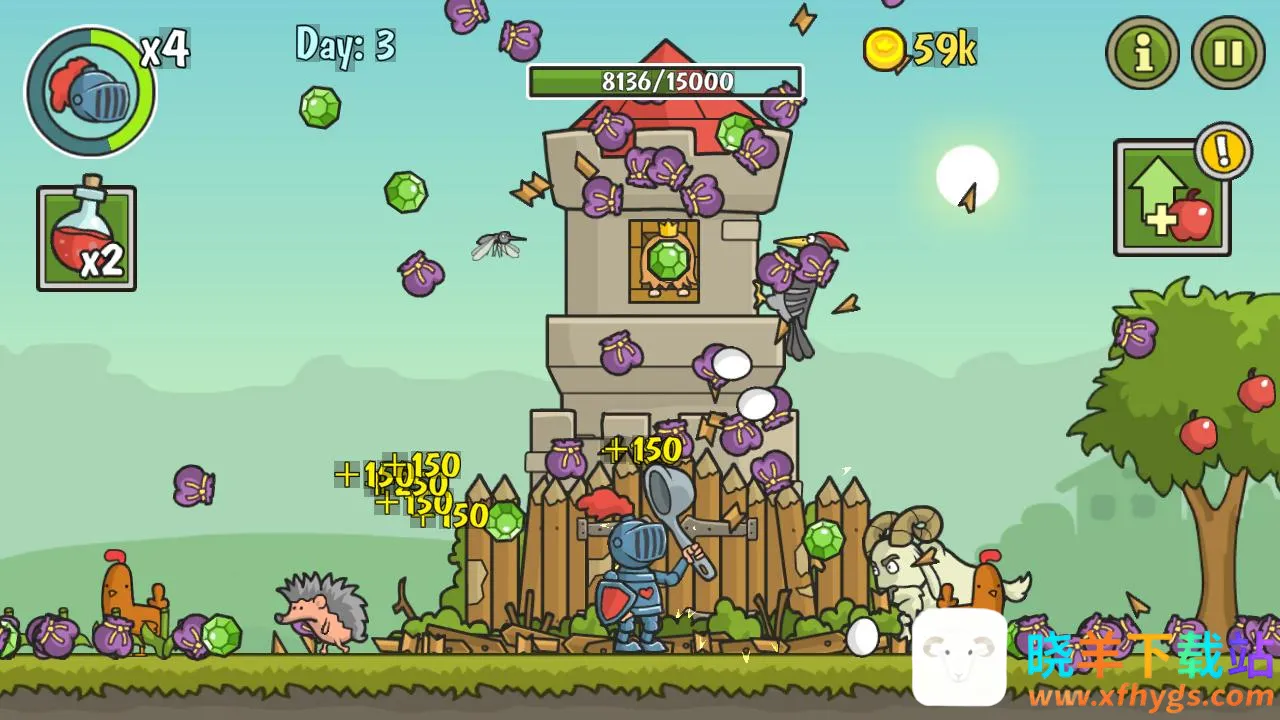Screen dimensions: 1280x720
Task: Select the knight helmet portrait
Action: pos(90,92)
